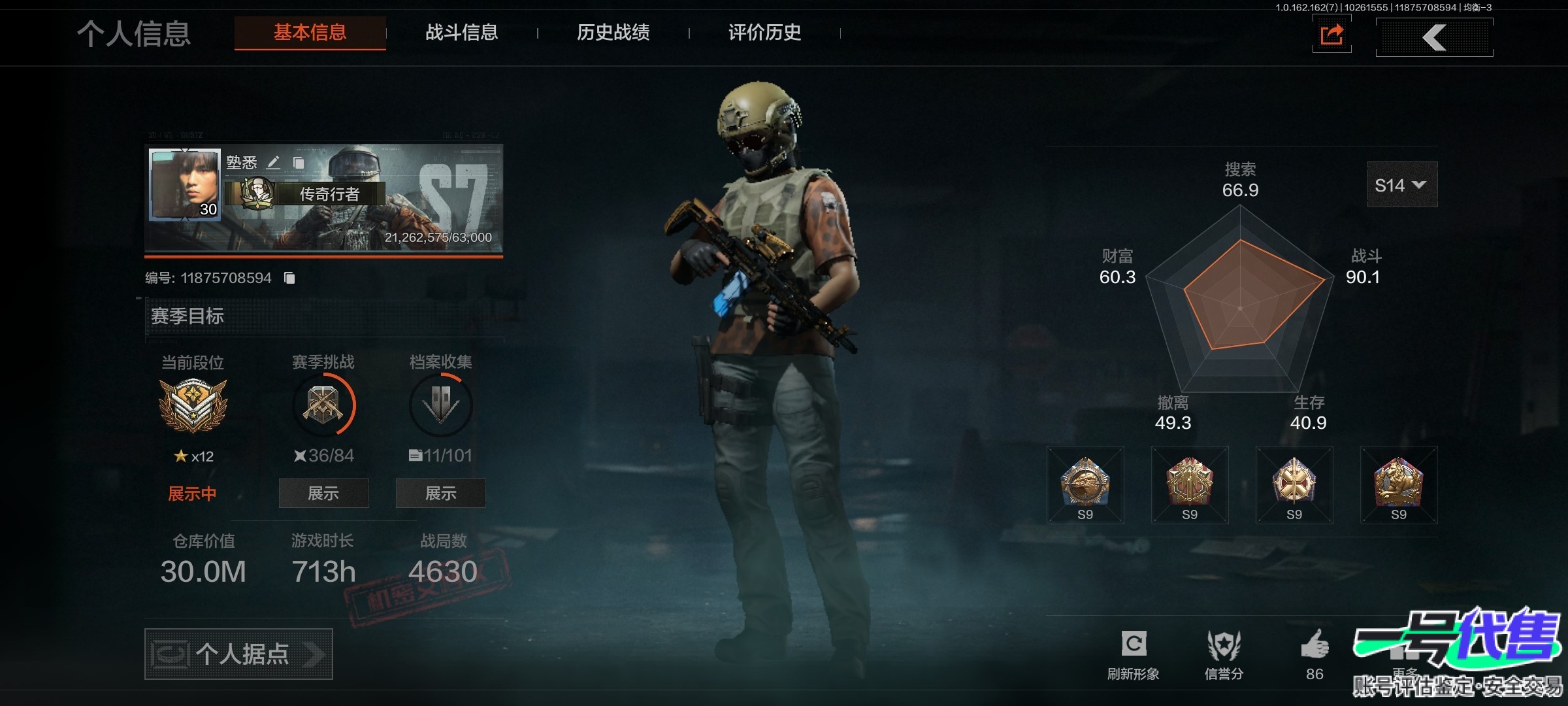Show the 赛季挑战 season challenge badge
Viewport: 1568px width, 706px height.
coord(323,493)
